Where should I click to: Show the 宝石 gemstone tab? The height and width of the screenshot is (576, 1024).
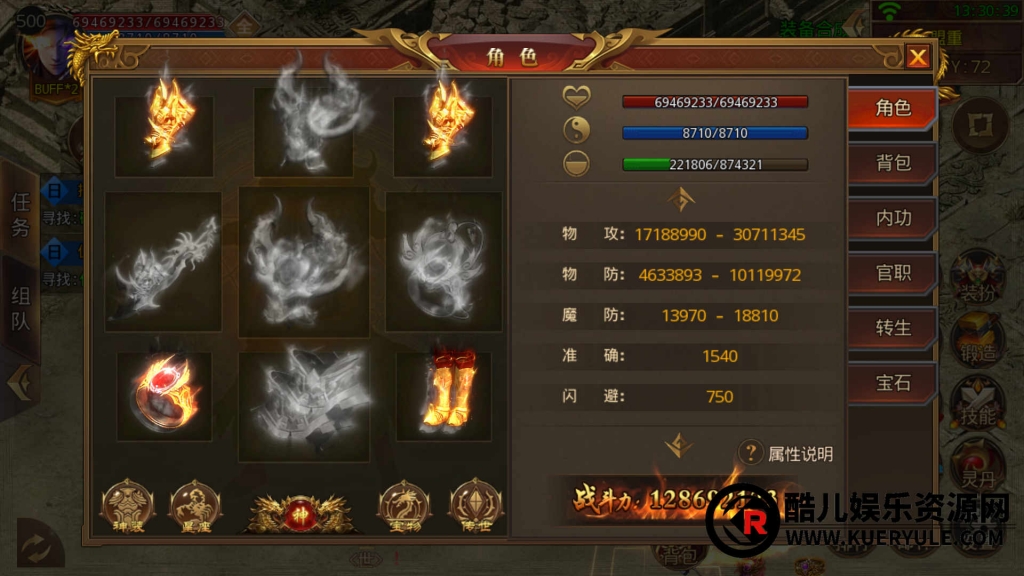pyautogui.click(x=892, y=383)
